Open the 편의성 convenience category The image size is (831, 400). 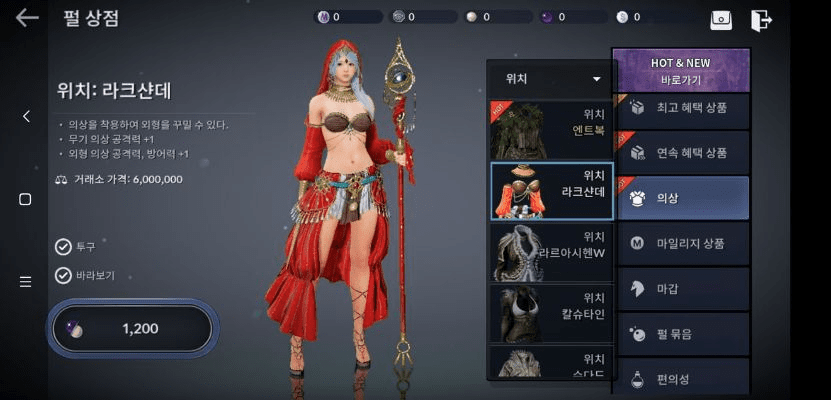click(x=681, y=378)
